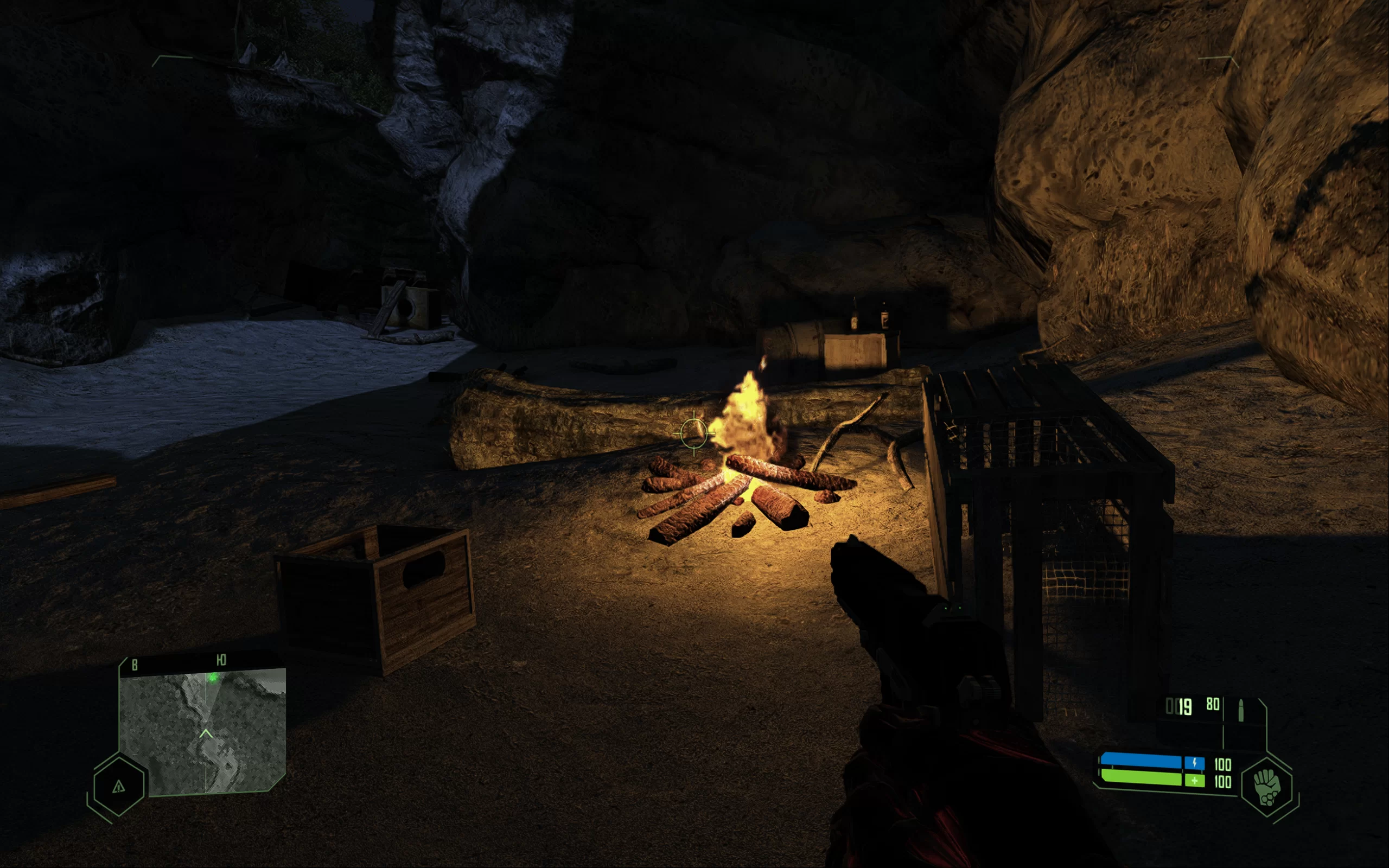Click the minimap radar panel

(202, 732)
